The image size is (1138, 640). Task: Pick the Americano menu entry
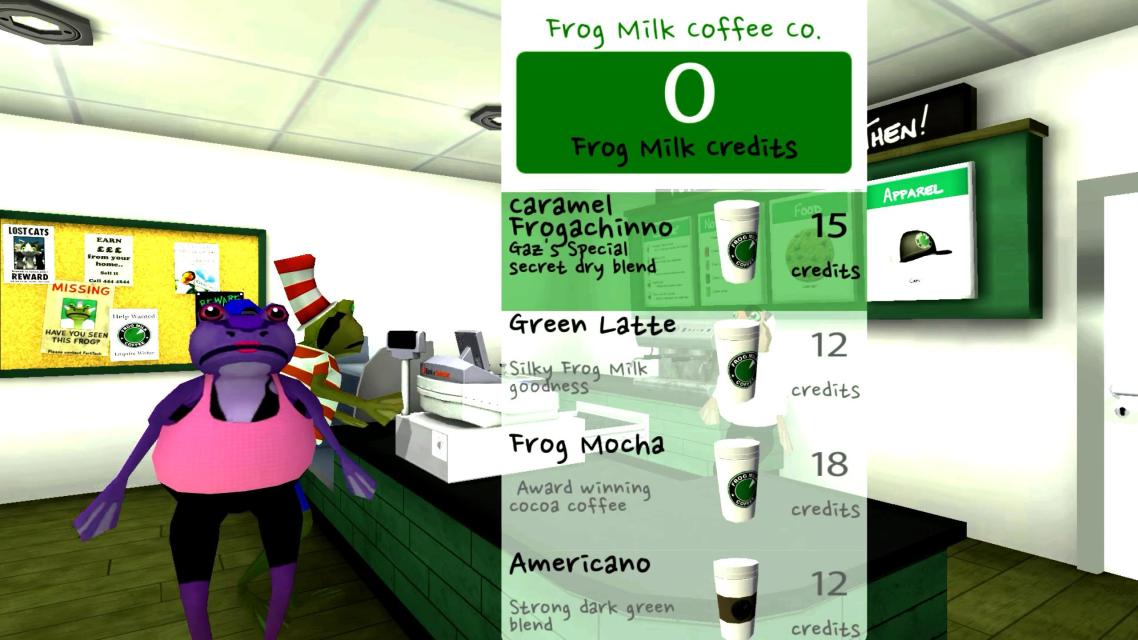click(683, 595)
